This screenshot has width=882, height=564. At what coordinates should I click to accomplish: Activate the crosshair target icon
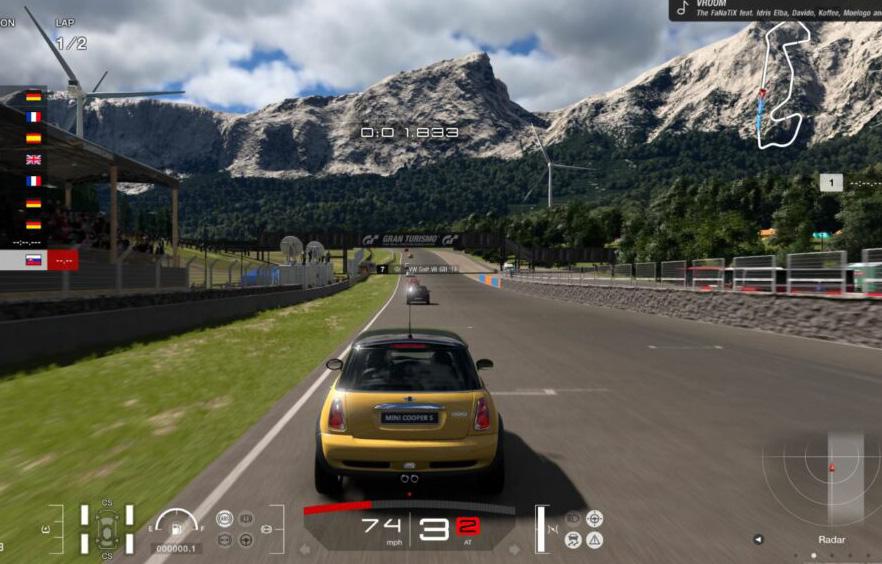click(x=595, y=518)
